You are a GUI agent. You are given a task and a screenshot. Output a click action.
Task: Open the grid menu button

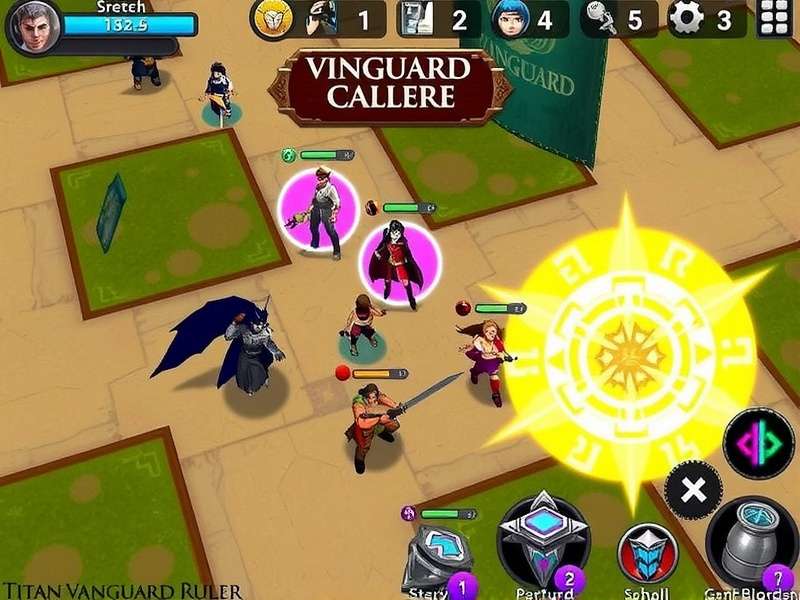(x=777, y=19)
